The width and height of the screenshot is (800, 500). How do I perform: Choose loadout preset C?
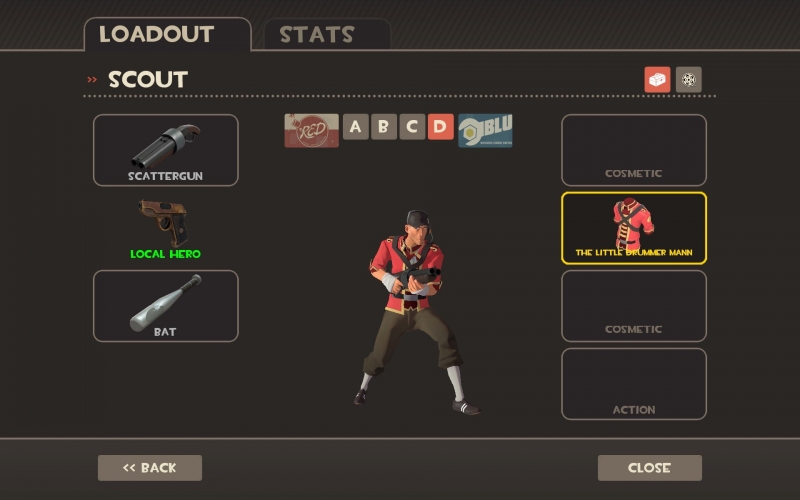[412, 127]
